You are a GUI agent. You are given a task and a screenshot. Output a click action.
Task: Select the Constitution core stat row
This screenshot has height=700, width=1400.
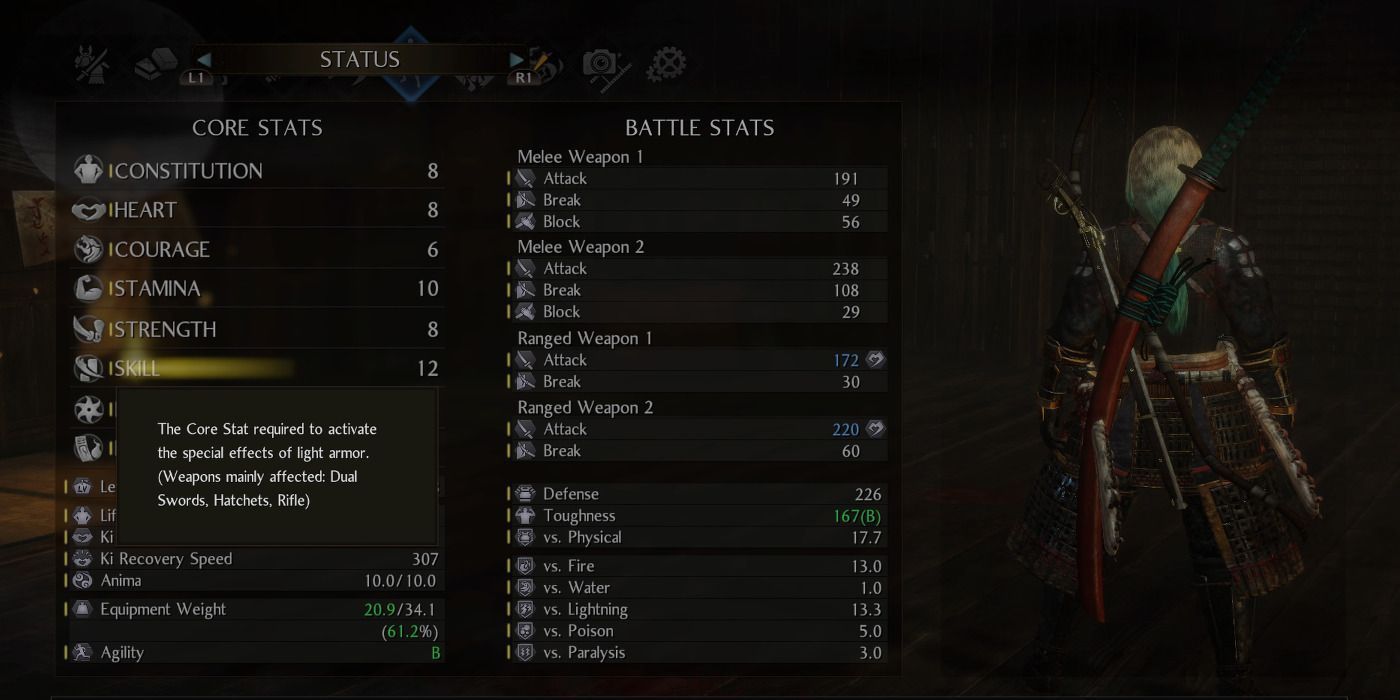tap(257, 171)
